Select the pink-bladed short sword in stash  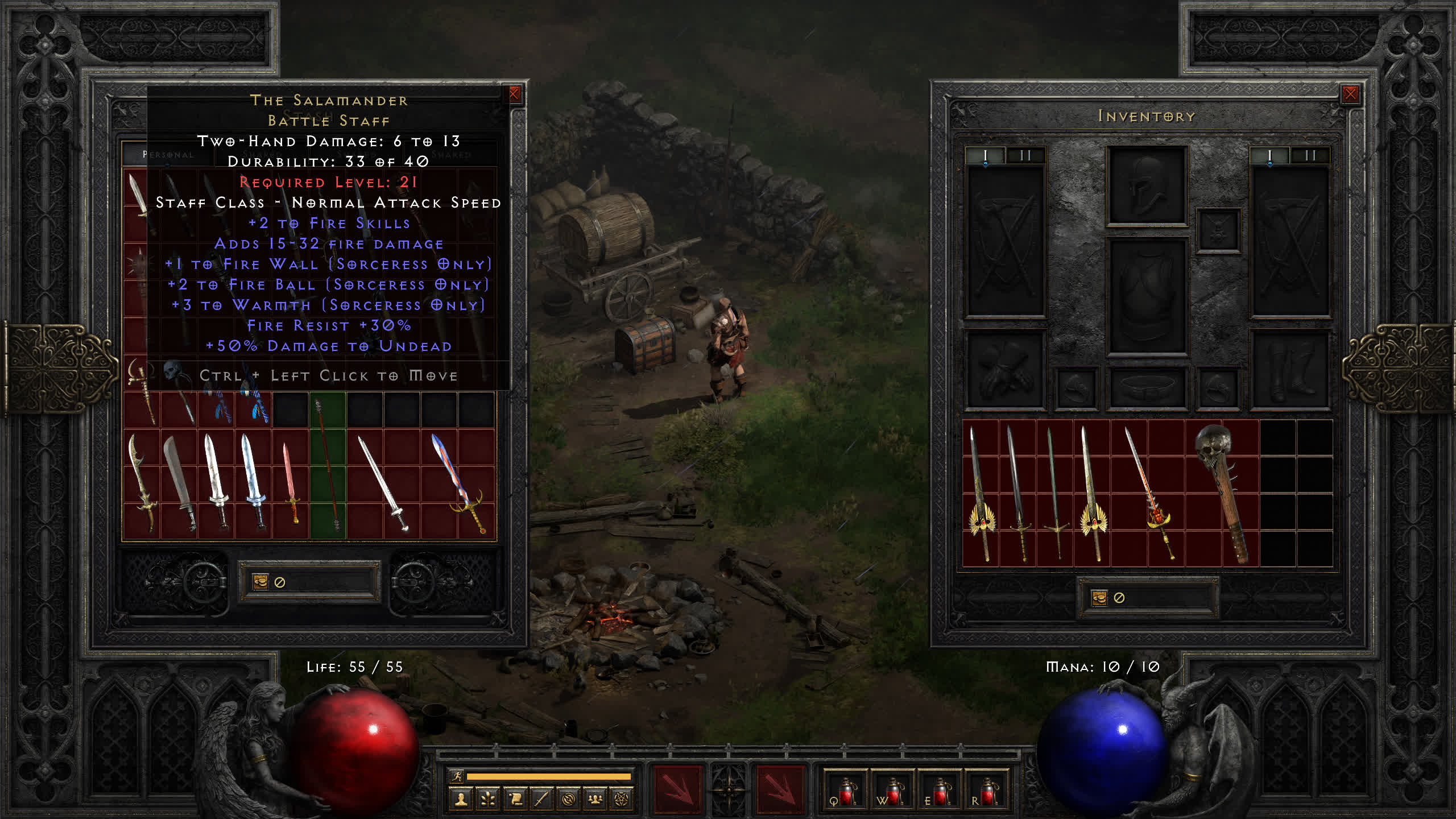(291, 483)
